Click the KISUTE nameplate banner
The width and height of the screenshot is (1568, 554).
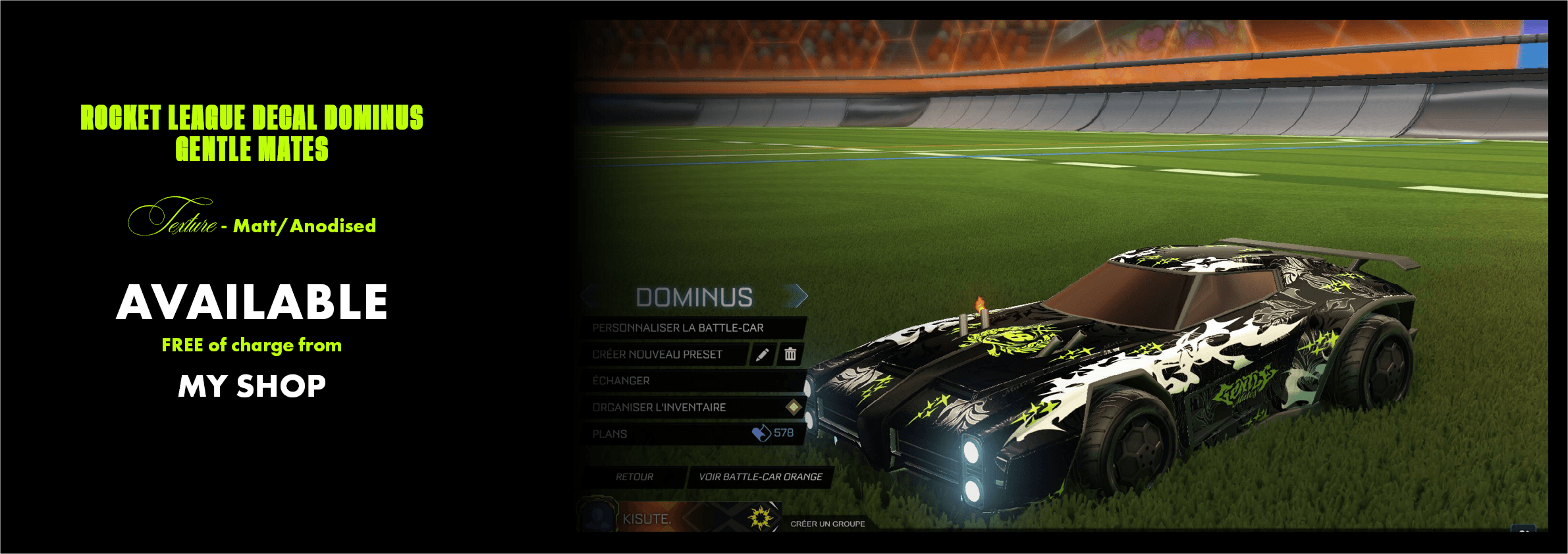pyautogui.click(x=649, y=517)
